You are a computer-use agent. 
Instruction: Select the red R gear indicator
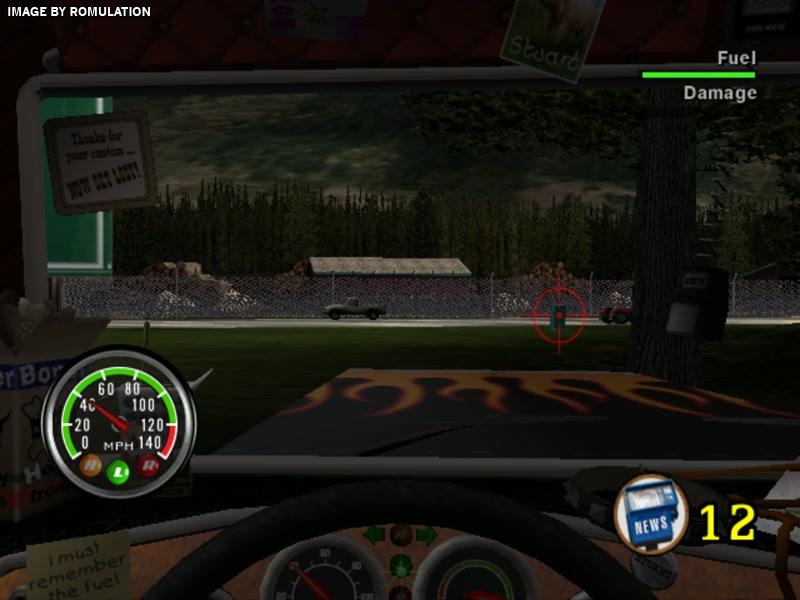click(149, 463)
